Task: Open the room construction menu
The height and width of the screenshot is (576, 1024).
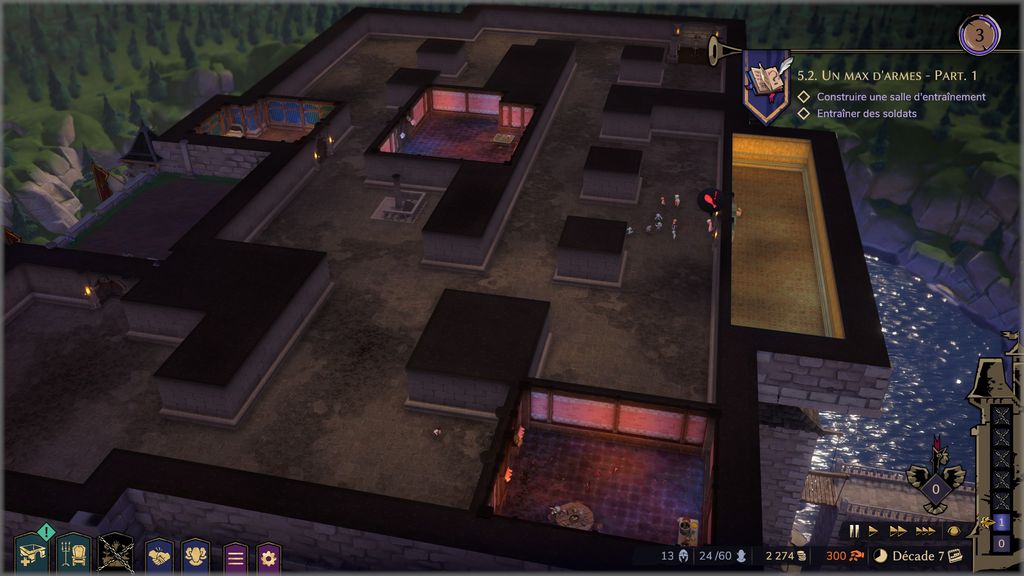Action: [30, 553]
